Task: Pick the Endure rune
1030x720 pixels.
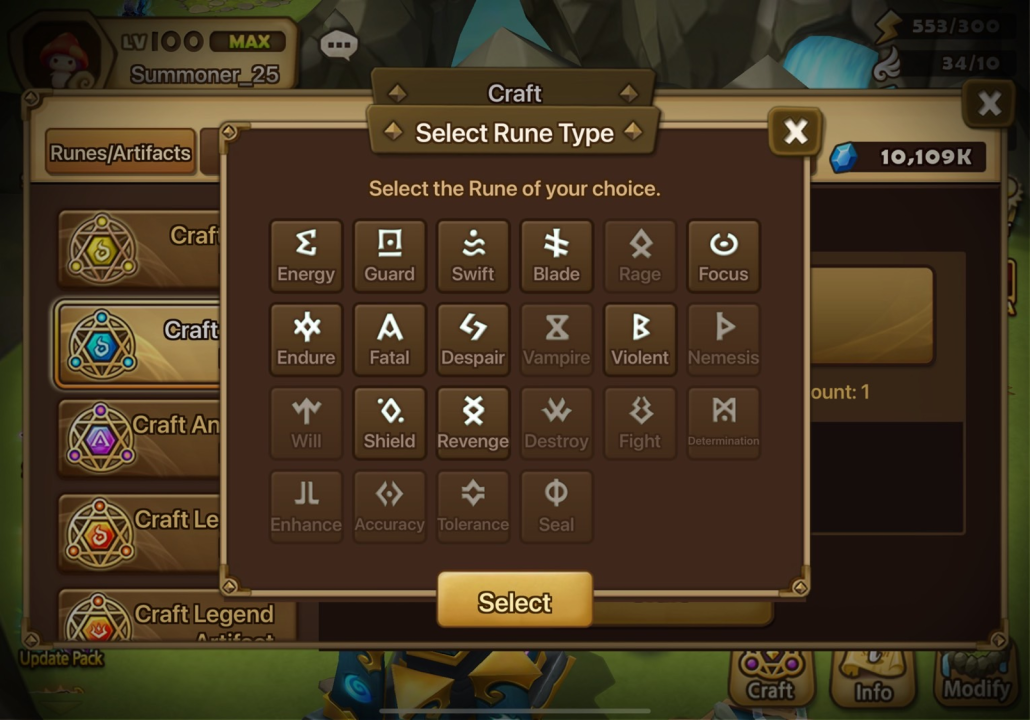Action: coord(306,340)
